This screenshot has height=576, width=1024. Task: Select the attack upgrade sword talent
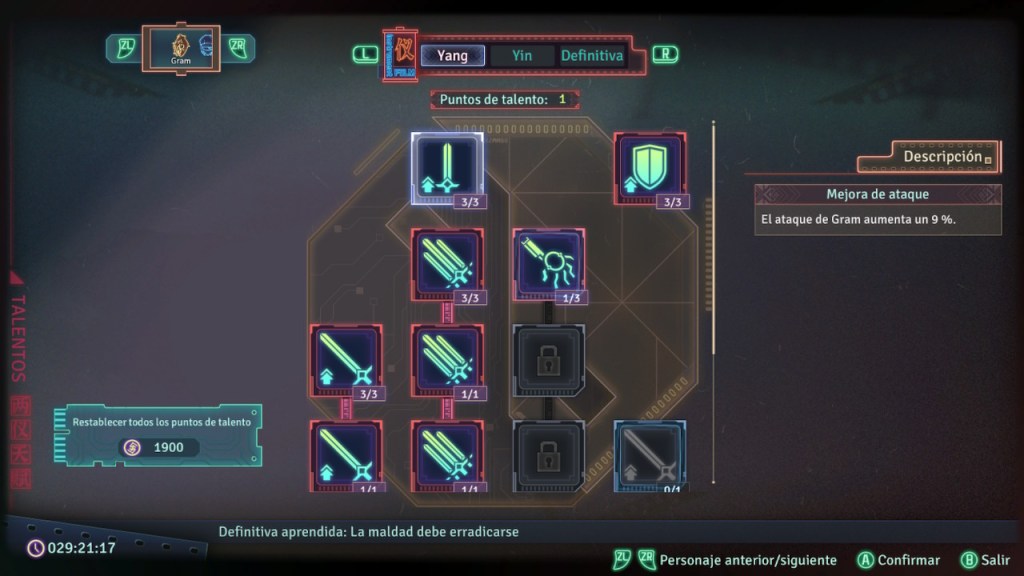click(x=447, y=167)
